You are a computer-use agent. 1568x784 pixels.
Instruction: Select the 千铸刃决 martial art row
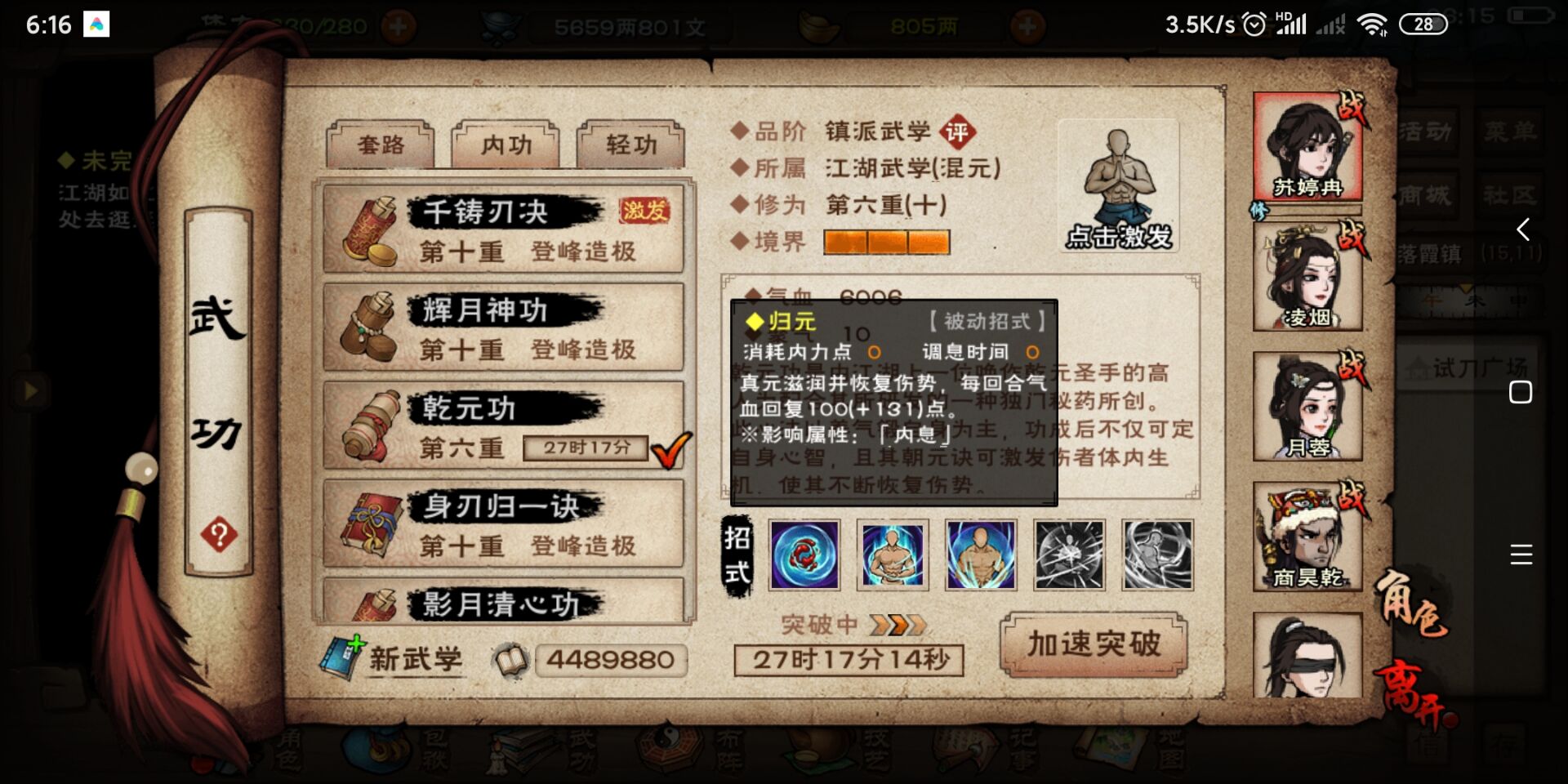pyautogui.click(x=503, y=229)
